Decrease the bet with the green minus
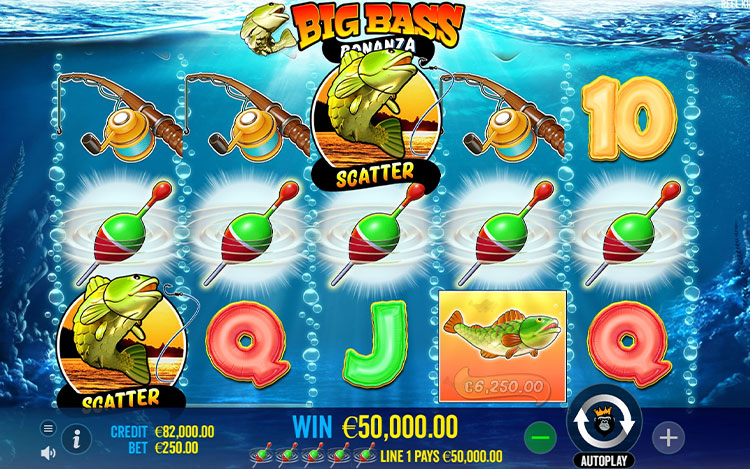The width and height of the screenshot is (750, 469). pos(540,436)
